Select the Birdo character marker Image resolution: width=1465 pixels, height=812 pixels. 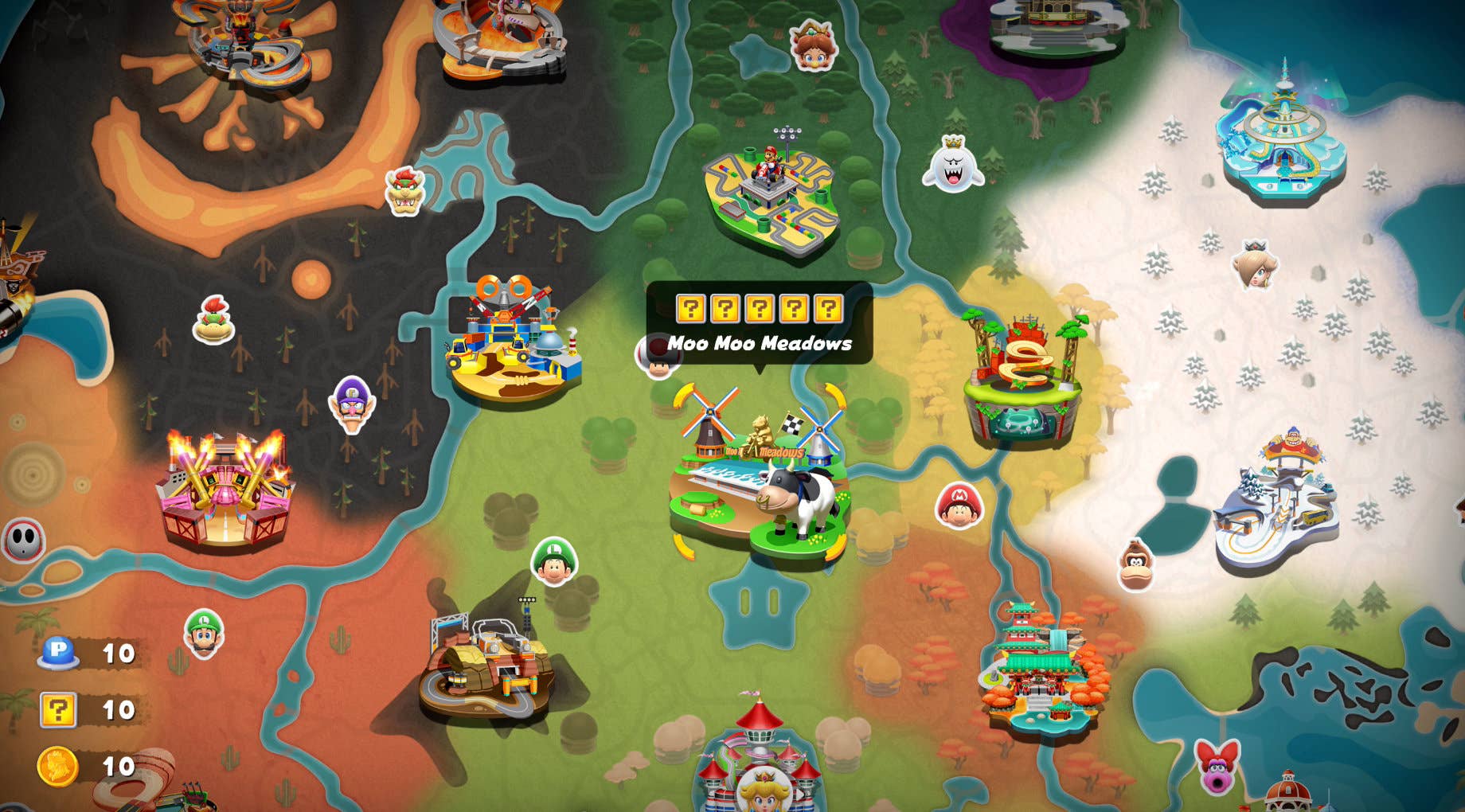click(x=1217, y=766)
